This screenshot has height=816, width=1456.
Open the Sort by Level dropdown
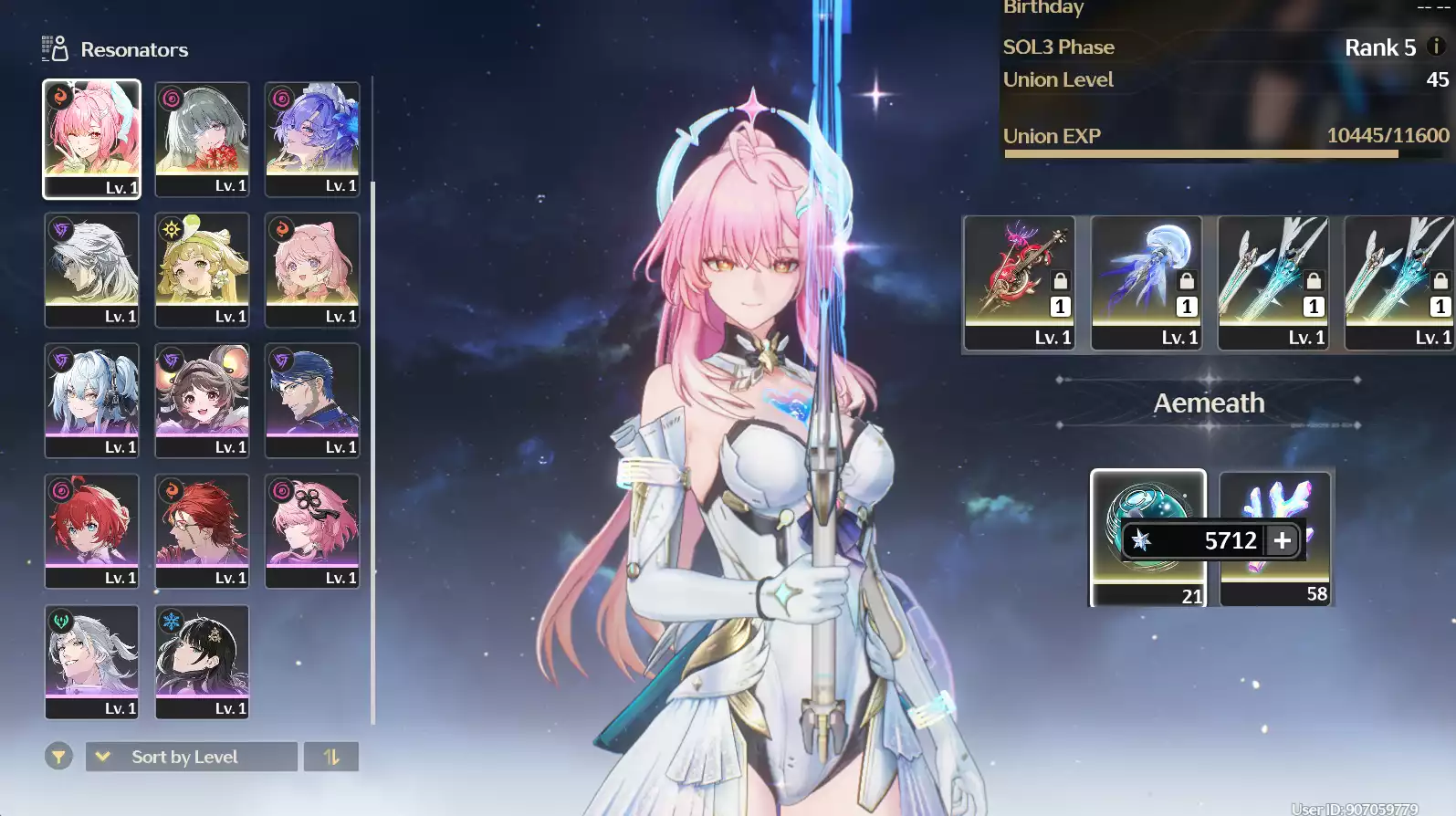tap(192, 757)
